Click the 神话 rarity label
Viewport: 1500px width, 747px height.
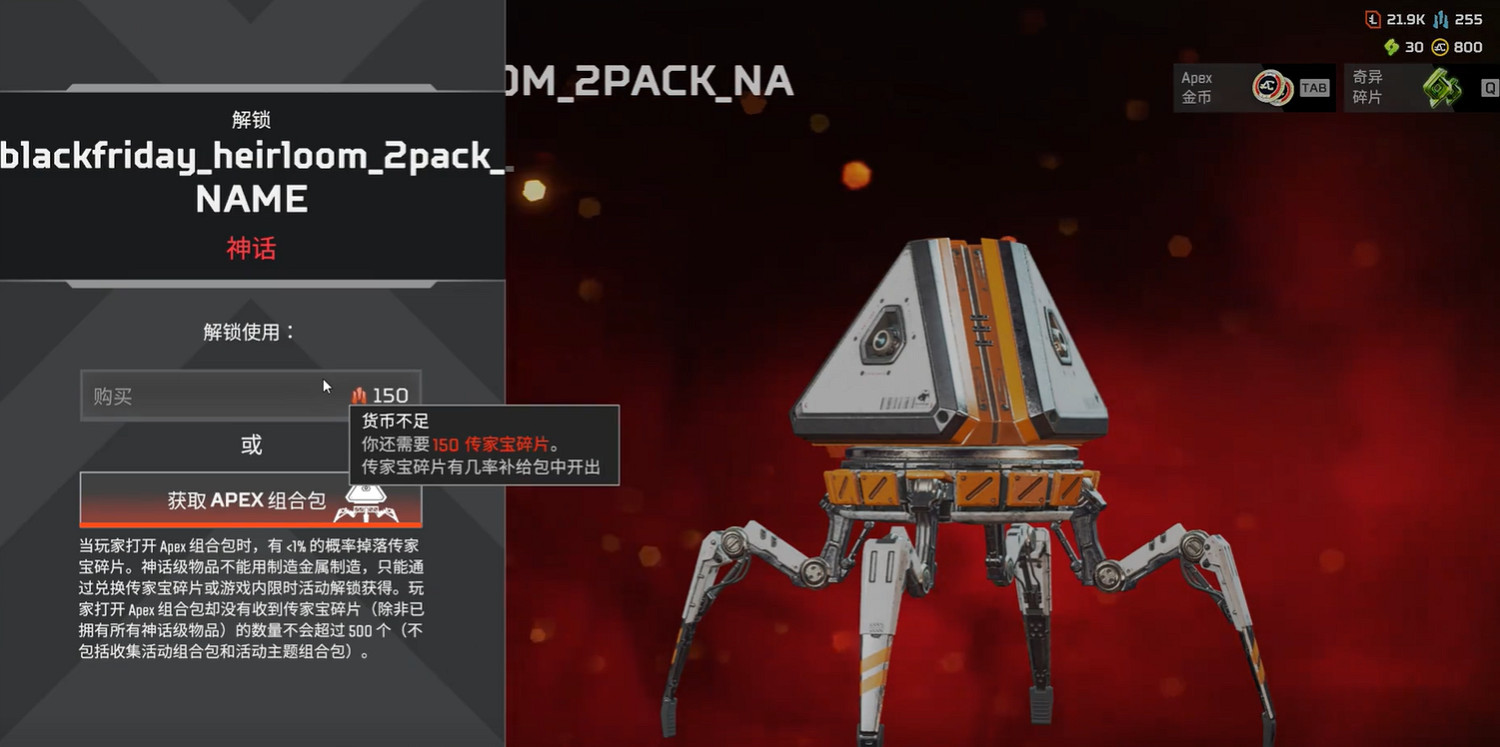click(x=250, y=248)
